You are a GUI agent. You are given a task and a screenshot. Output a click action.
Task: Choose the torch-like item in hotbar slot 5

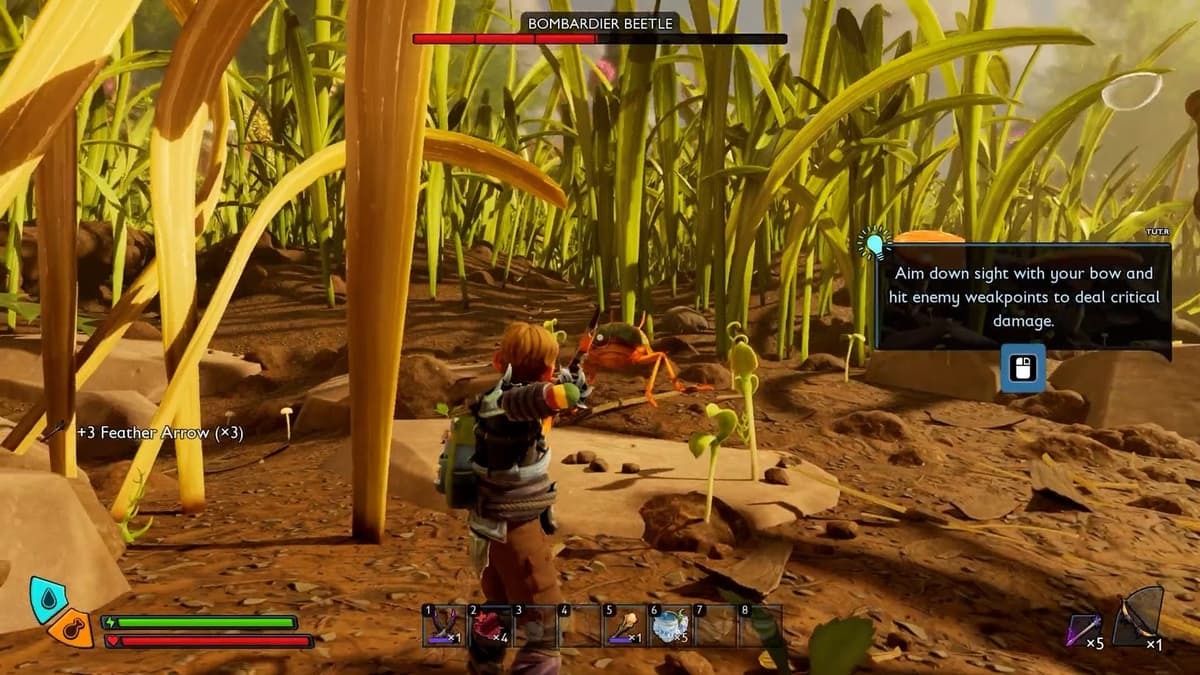click(626, 626)
